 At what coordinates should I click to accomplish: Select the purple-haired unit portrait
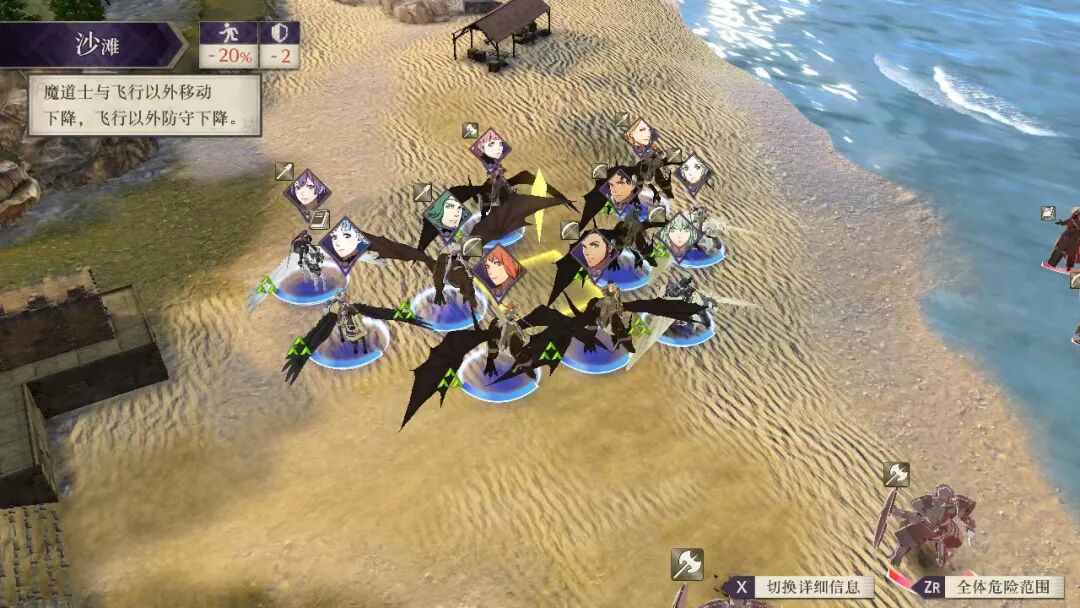point(307,193)
